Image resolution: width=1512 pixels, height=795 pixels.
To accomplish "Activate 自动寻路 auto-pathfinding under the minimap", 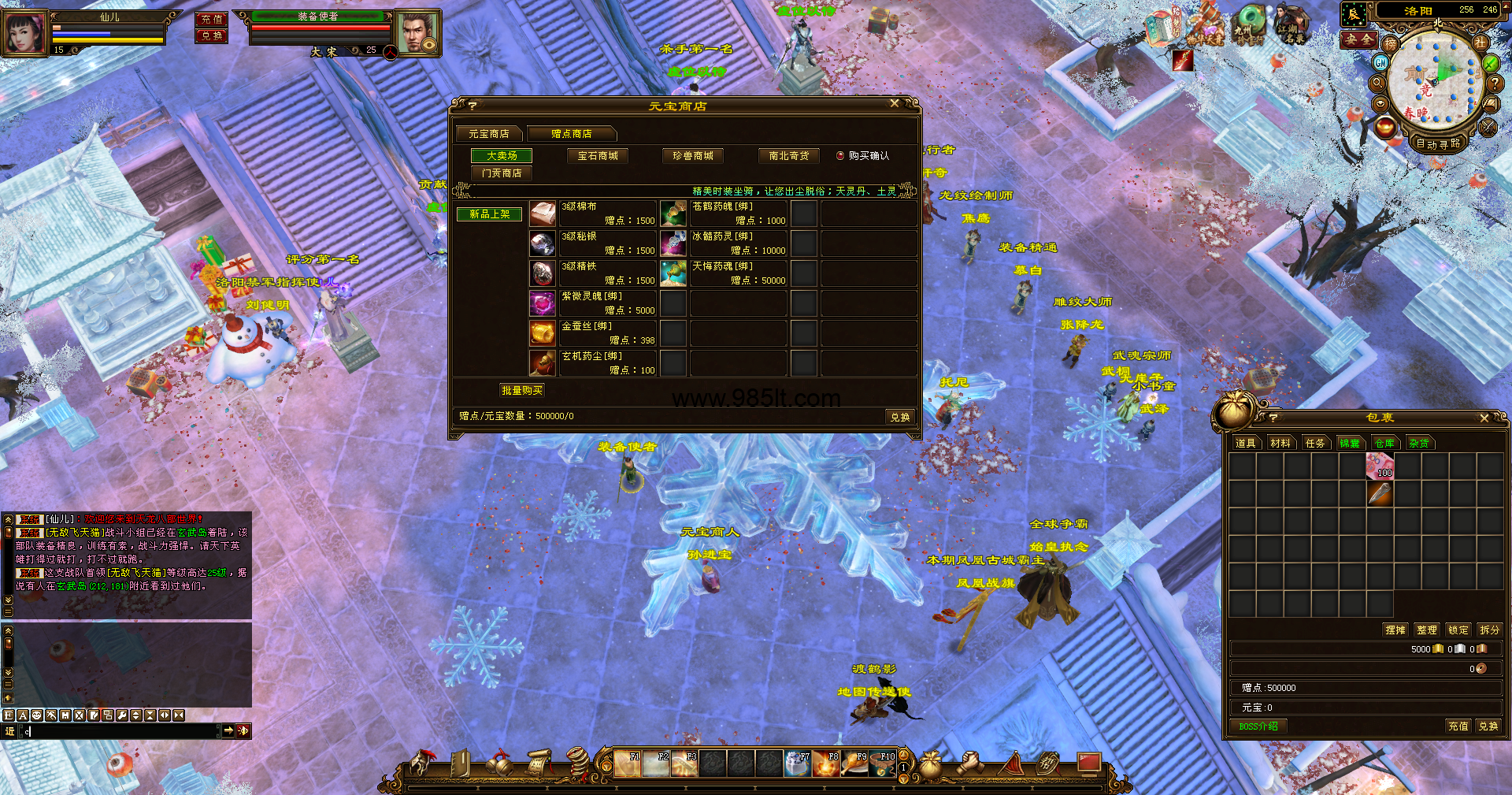I will (1438, 143).
